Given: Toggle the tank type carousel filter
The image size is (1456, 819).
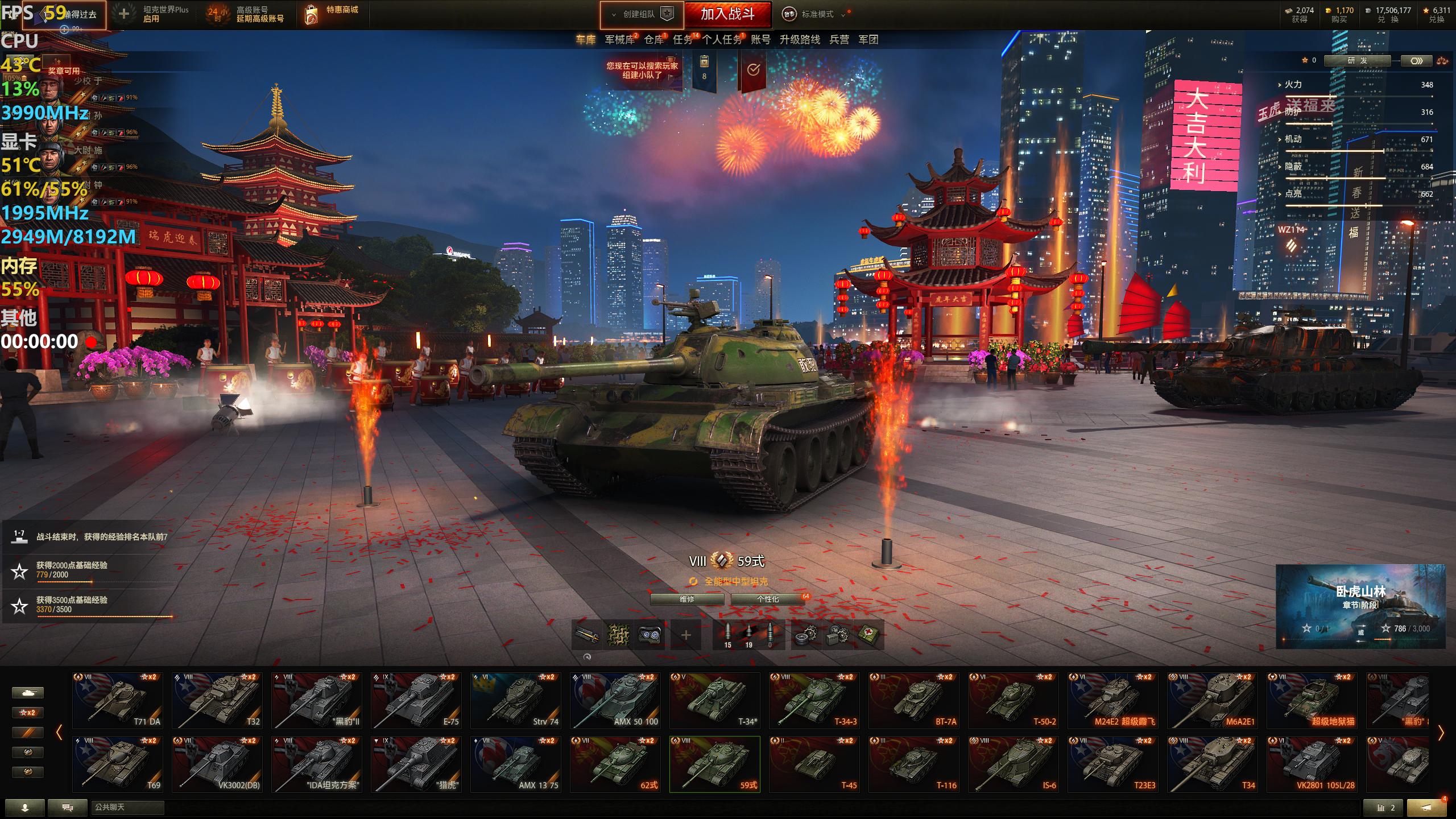Looking at the screenshot, I should pos(27,692).
